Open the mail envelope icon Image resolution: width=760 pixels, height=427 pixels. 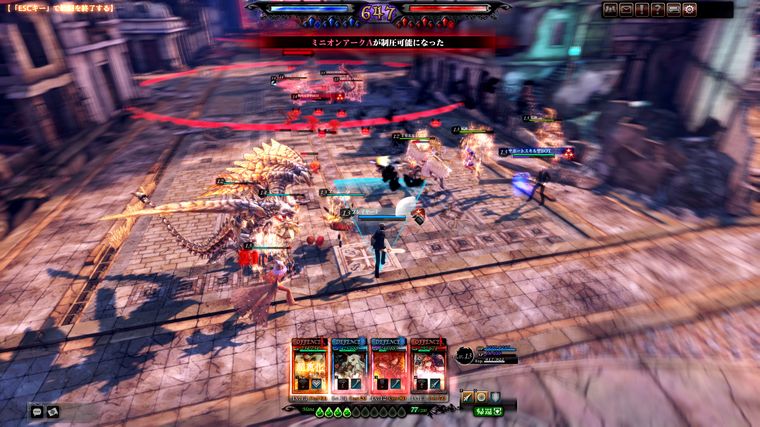pyautogui.click(x=626, y=9)
